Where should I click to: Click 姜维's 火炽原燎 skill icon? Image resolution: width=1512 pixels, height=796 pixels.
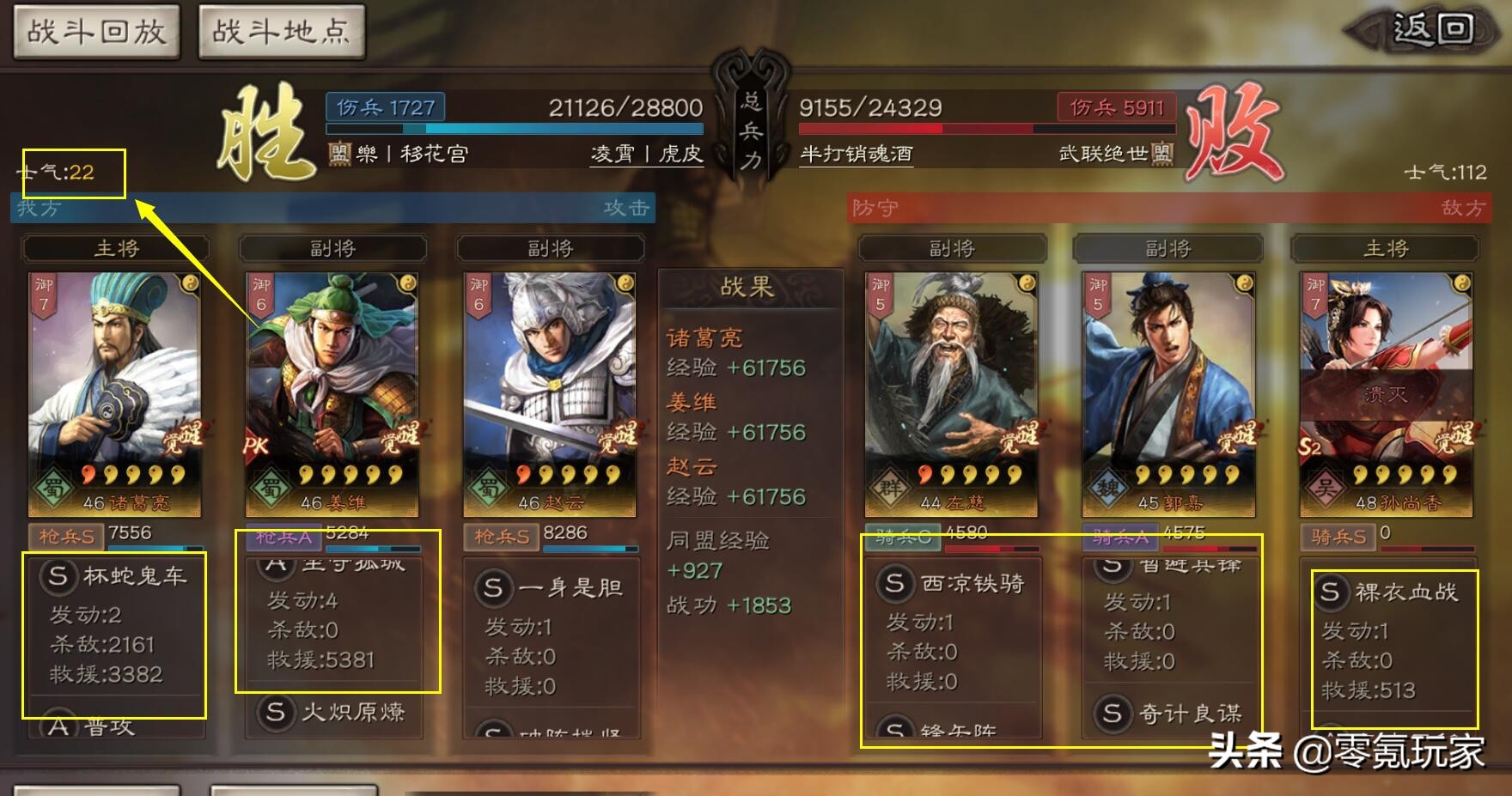pyautogui.click(x=277, y=713)
